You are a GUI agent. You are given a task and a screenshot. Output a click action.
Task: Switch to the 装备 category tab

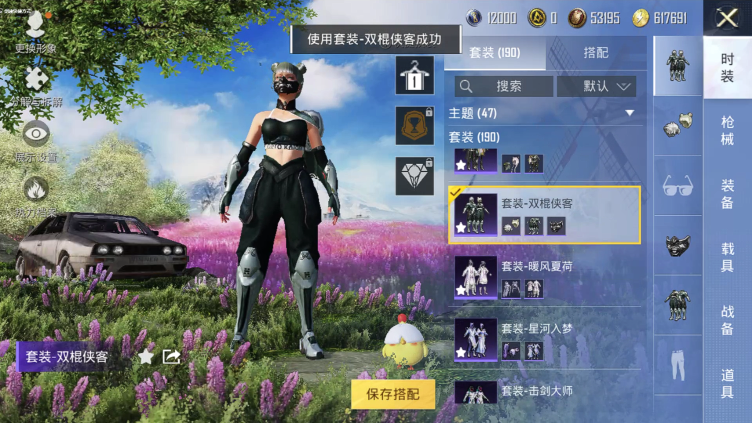727,193
